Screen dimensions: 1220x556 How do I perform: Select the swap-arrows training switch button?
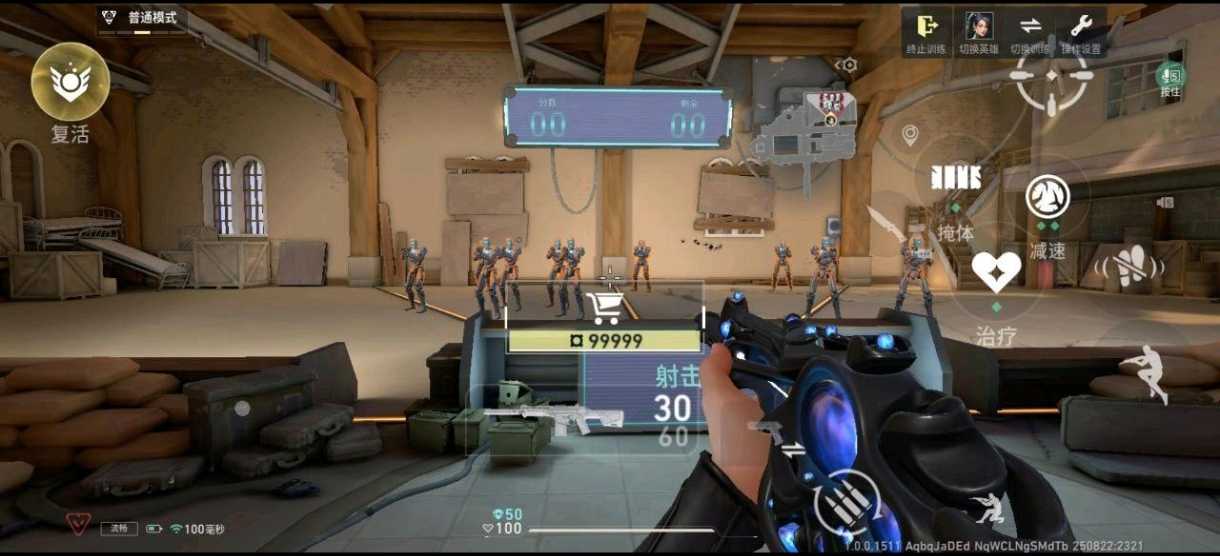1030,28
